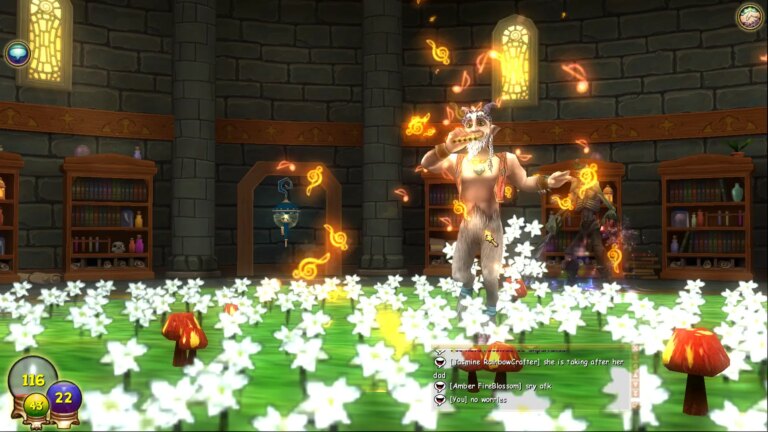Open the friends list handshake icon
This screenshot has width=768, height=432.
[x=749, y=16]
